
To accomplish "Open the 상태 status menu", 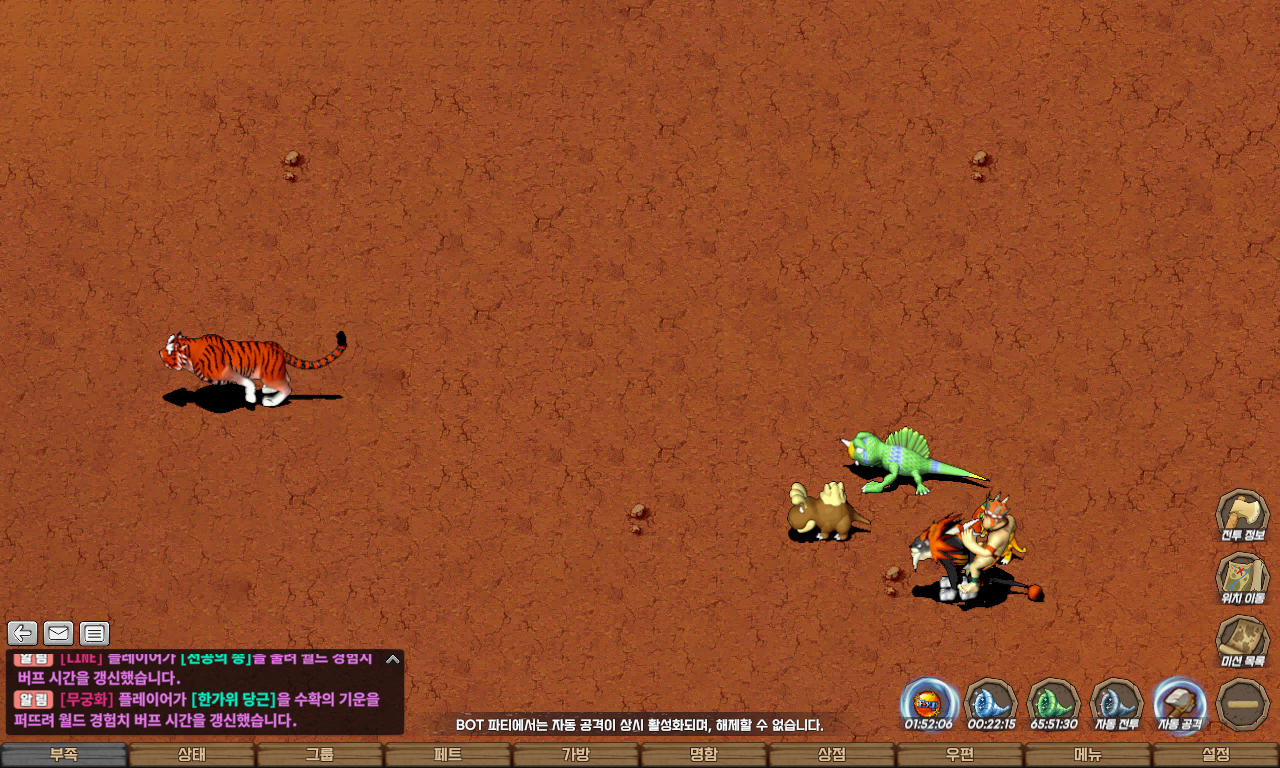I will (x=192, y=755).
